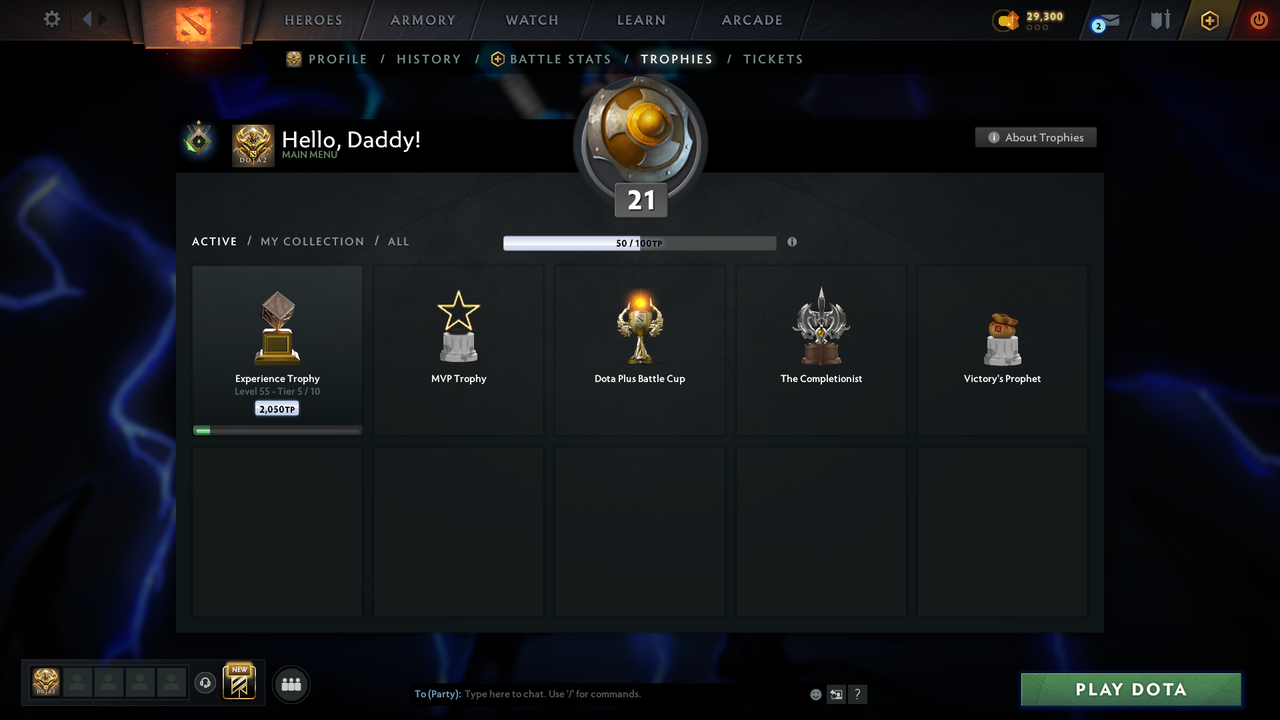Open the WATCH menu

531,20
